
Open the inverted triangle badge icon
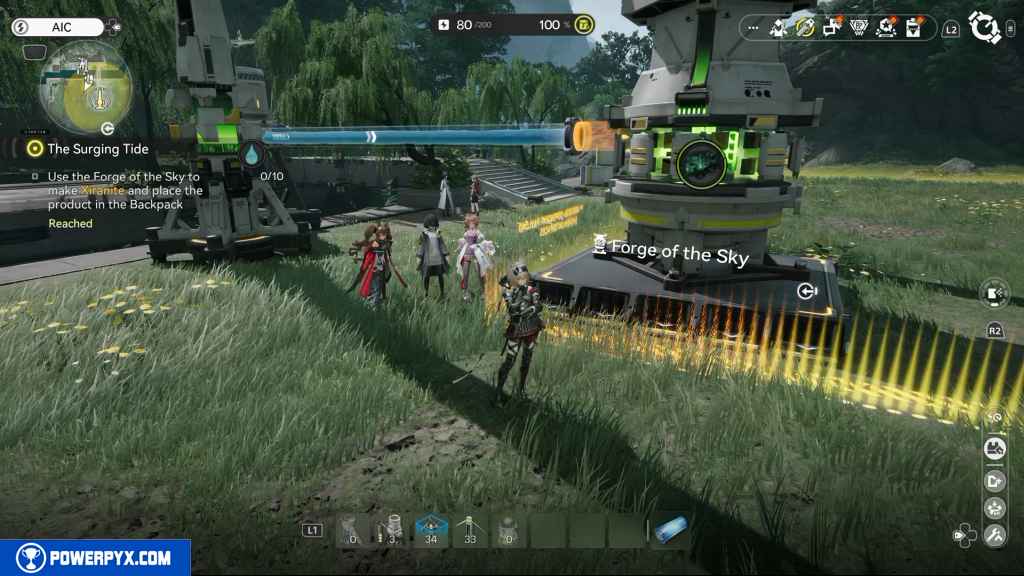[858, 28]
